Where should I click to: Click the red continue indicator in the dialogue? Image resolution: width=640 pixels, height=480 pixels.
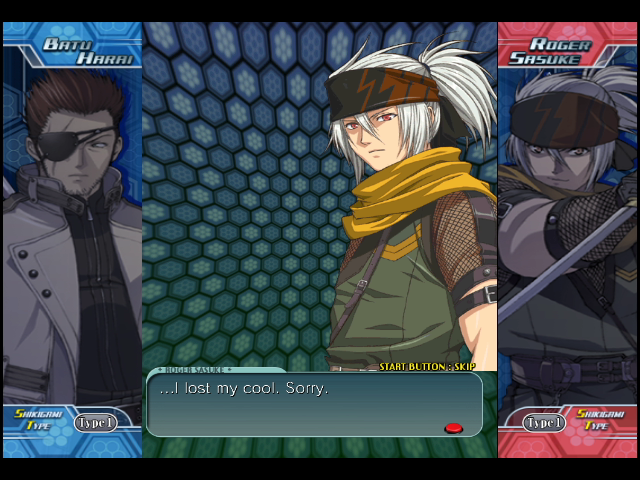pos(453,428)
